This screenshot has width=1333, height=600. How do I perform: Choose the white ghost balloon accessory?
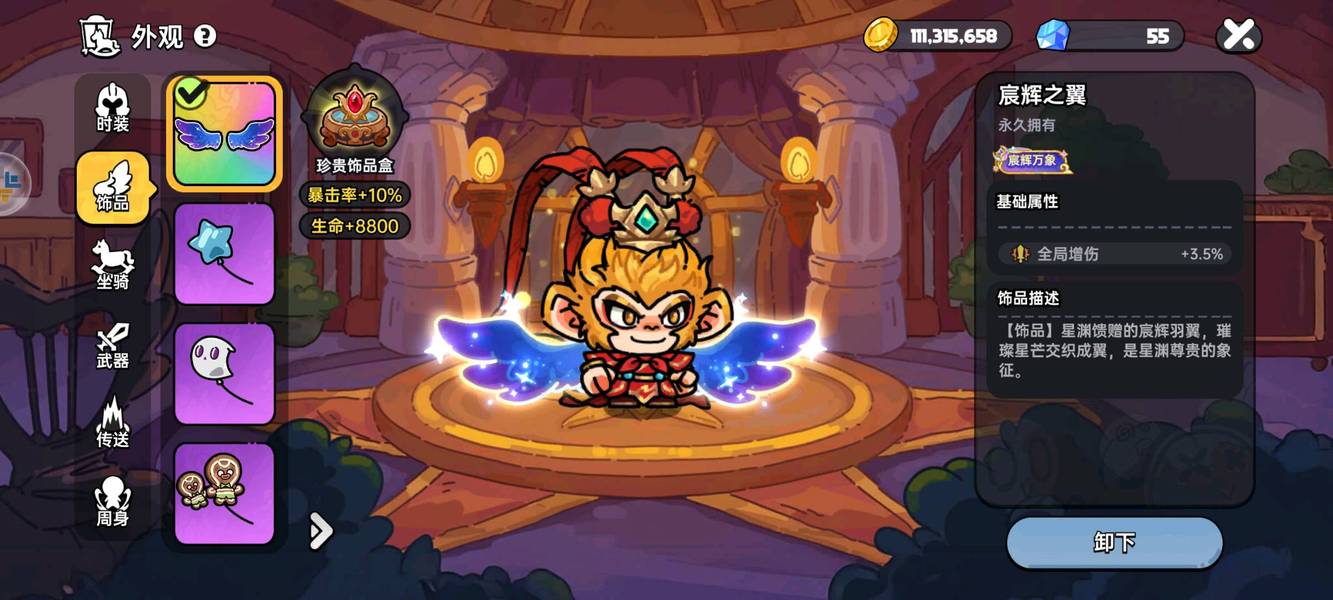(224, 374)
